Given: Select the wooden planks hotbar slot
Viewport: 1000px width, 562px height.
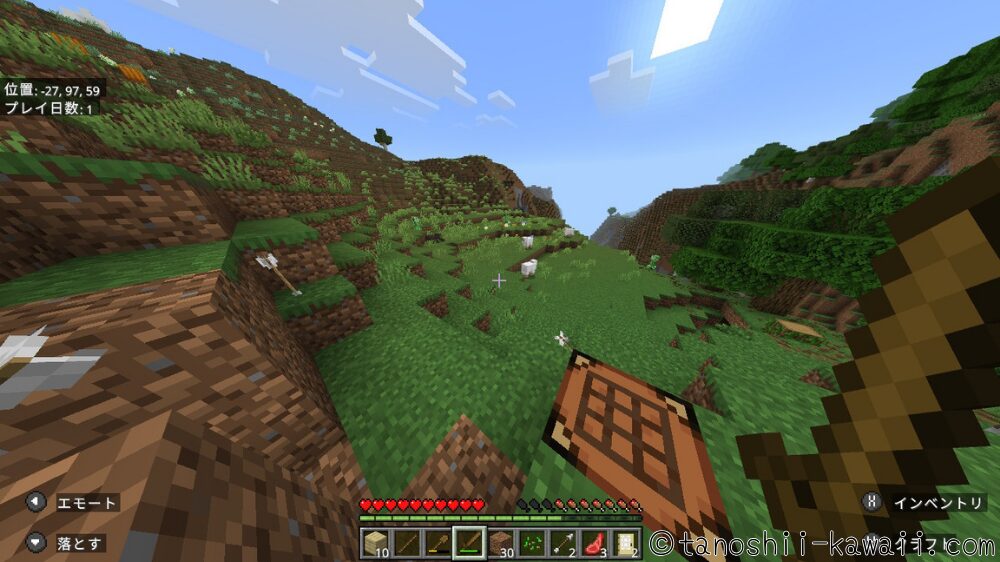Looking at the screenshot, I should coord(376,543).
